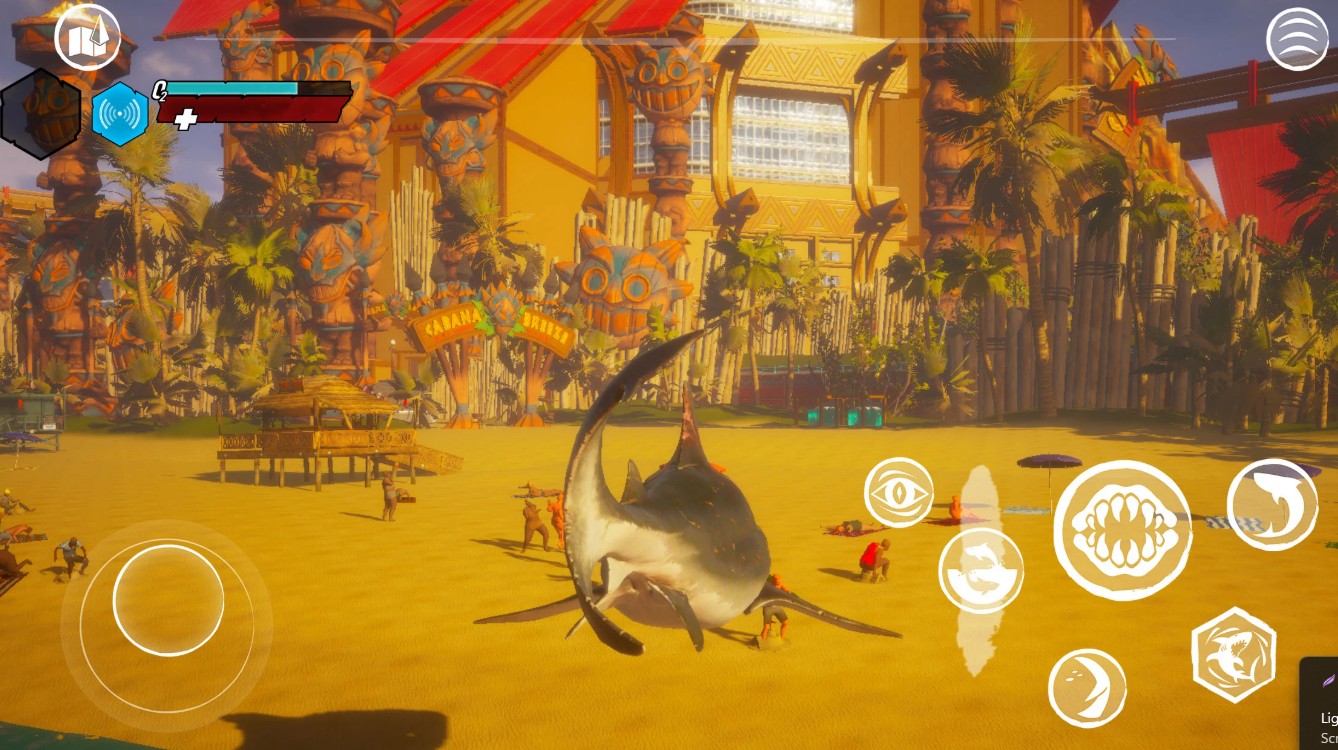Open the ripple icon at top right
The width and height of the screenshot is (1338, 750).
coord(1297,37)
